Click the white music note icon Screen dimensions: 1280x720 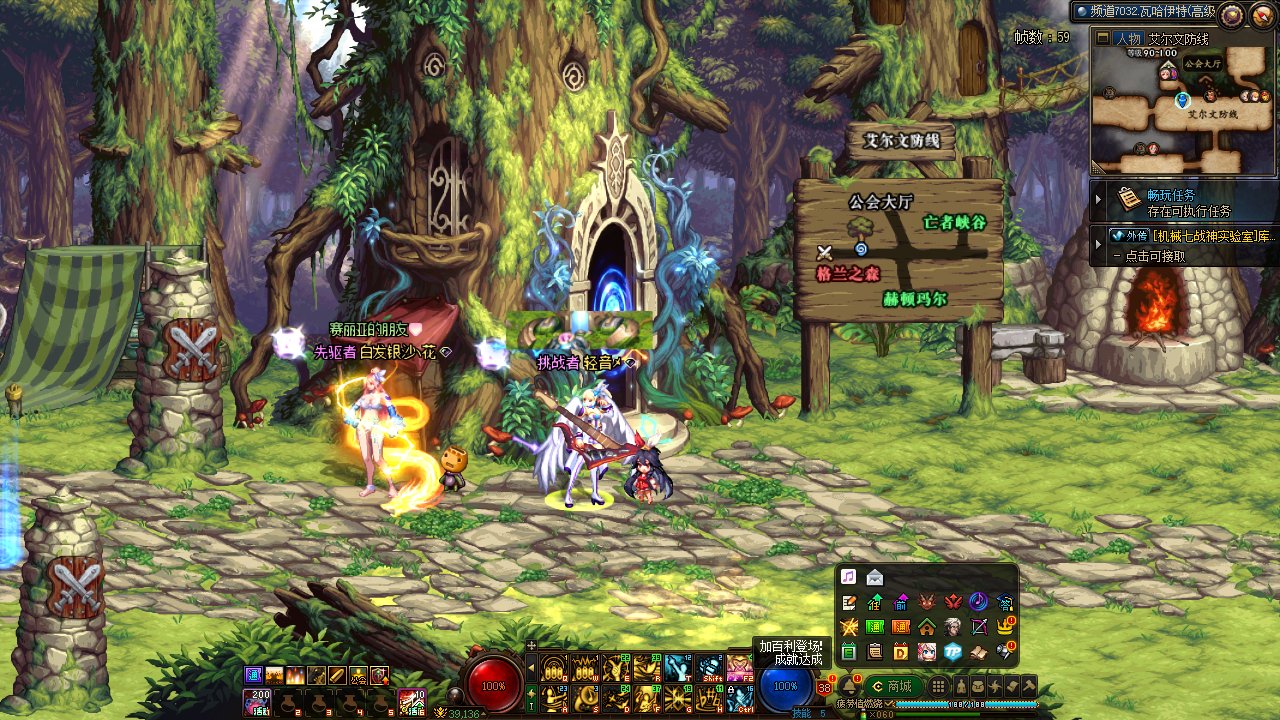849,577
